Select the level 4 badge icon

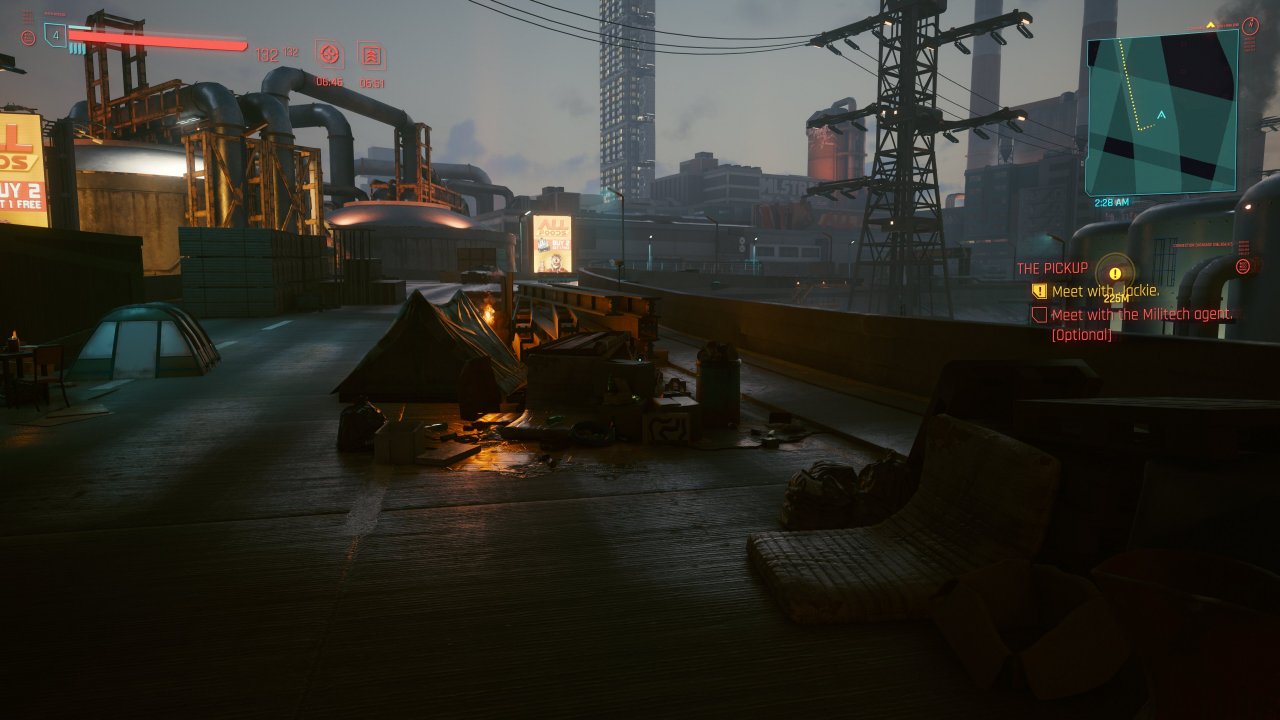pos(55,34)
